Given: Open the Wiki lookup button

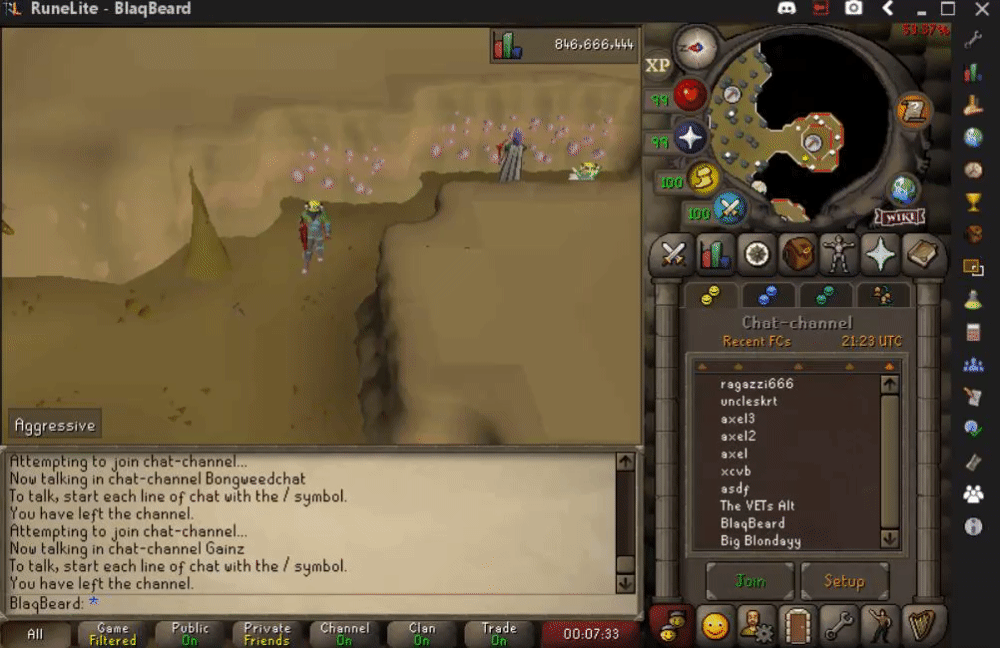Looking at the screenshot, I should pyautogui.click(x=899, y=216).
